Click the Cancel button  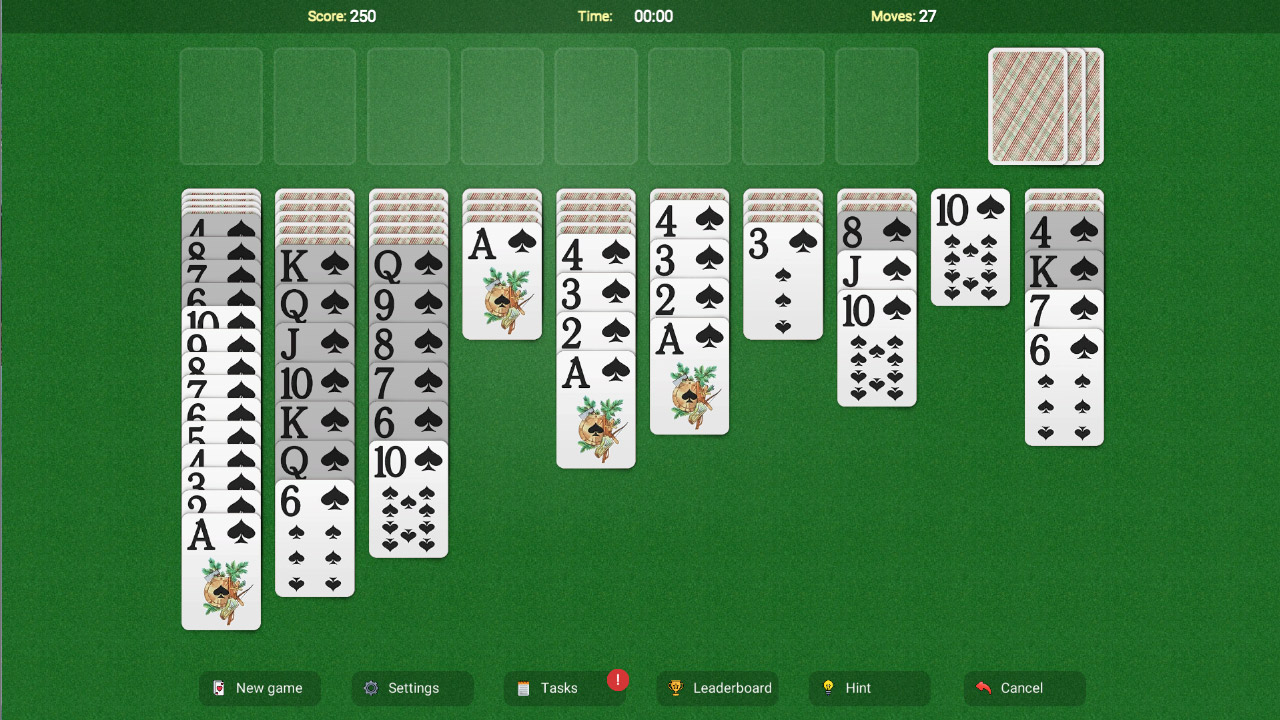[x=1024, y=688]
